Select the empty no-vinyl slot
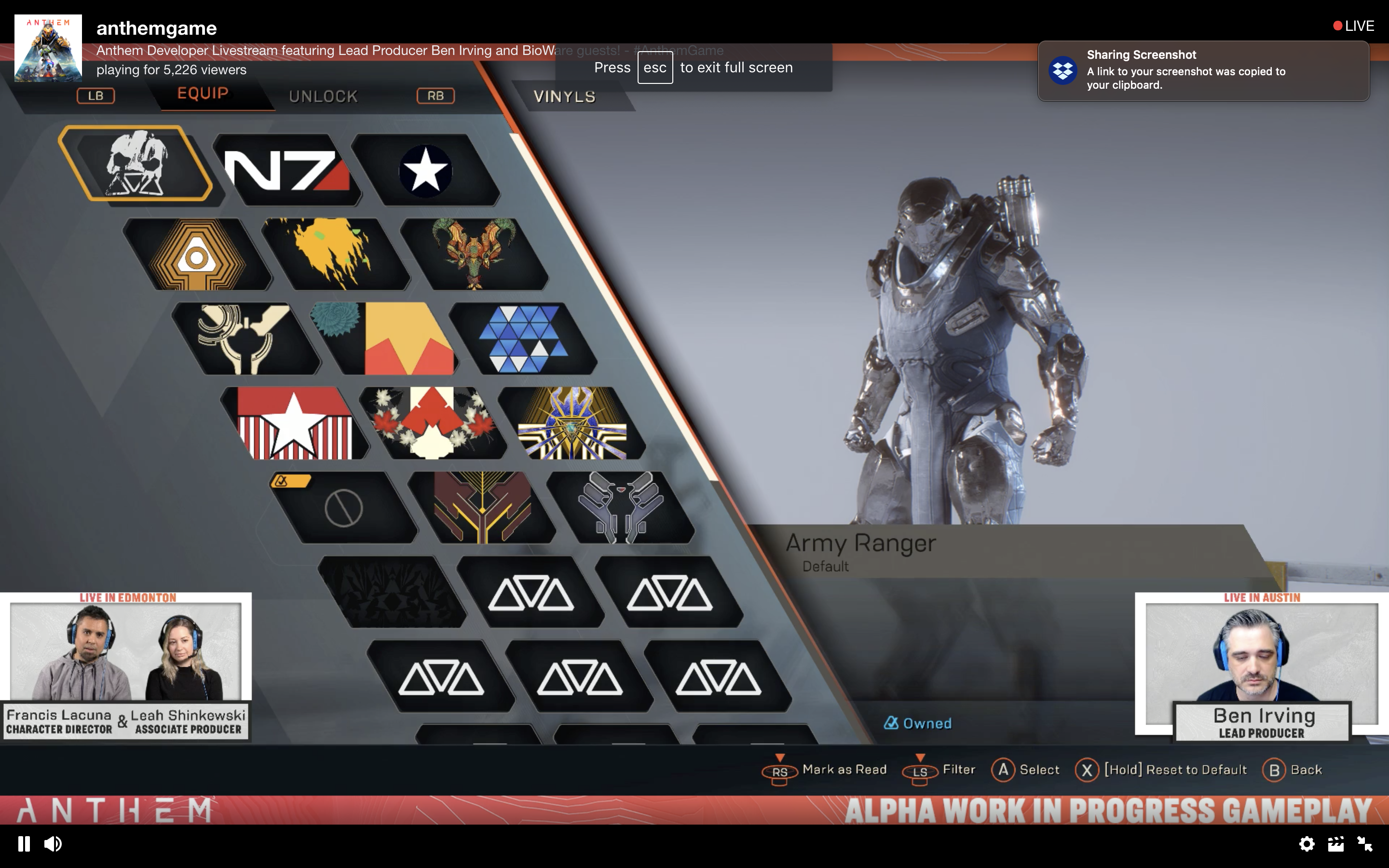Screen dimensions: 1389x868 click(x=343, y=507)
